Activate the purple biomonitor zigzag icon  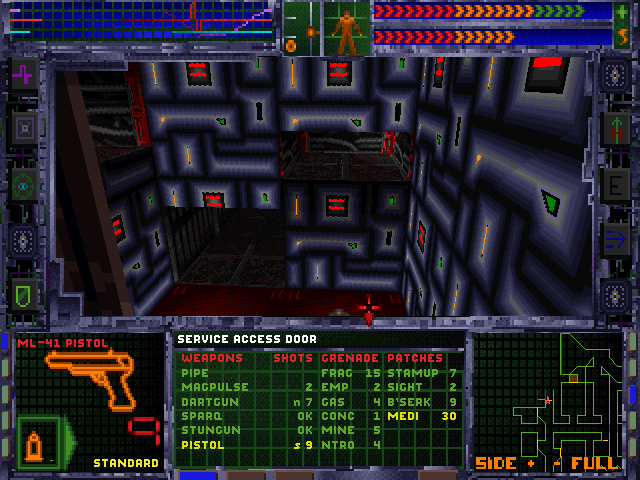[x=24, y=74]
